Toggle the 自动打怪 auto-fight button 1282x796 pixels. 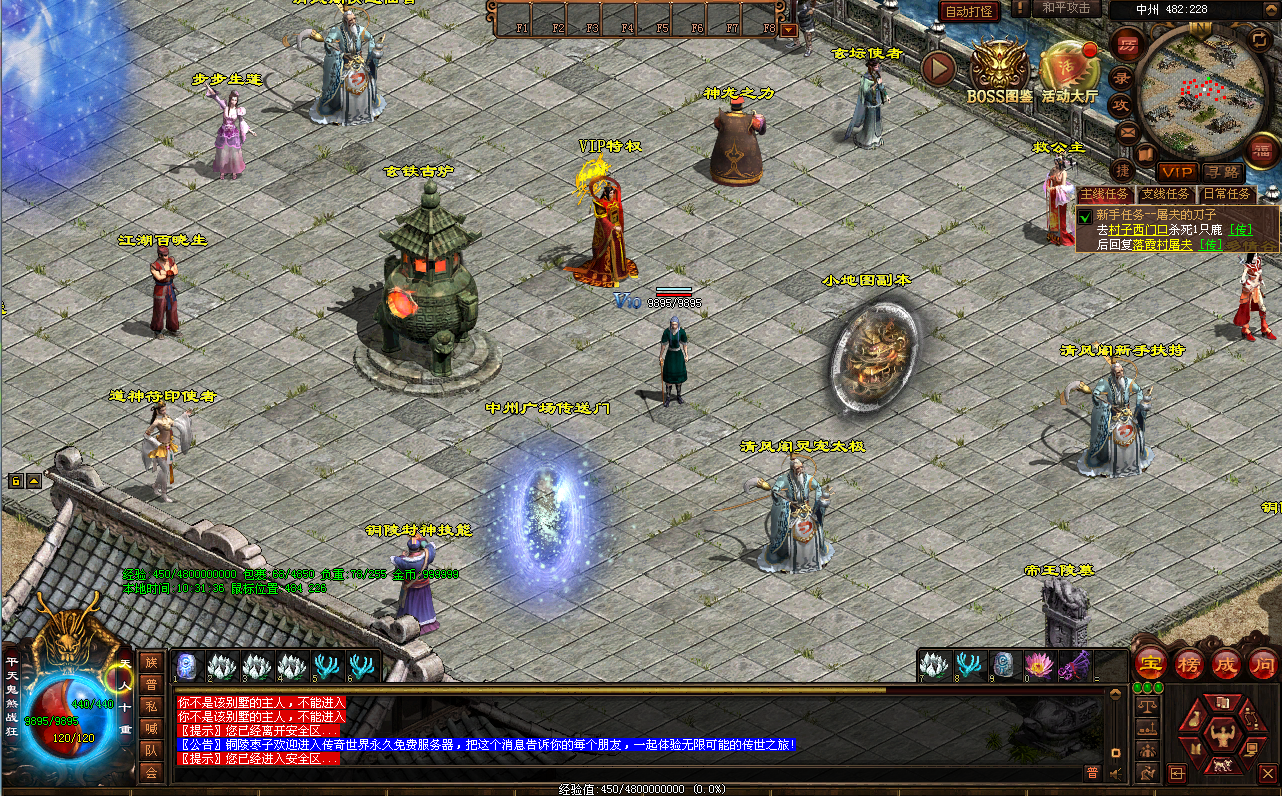[x=968, y=11]
